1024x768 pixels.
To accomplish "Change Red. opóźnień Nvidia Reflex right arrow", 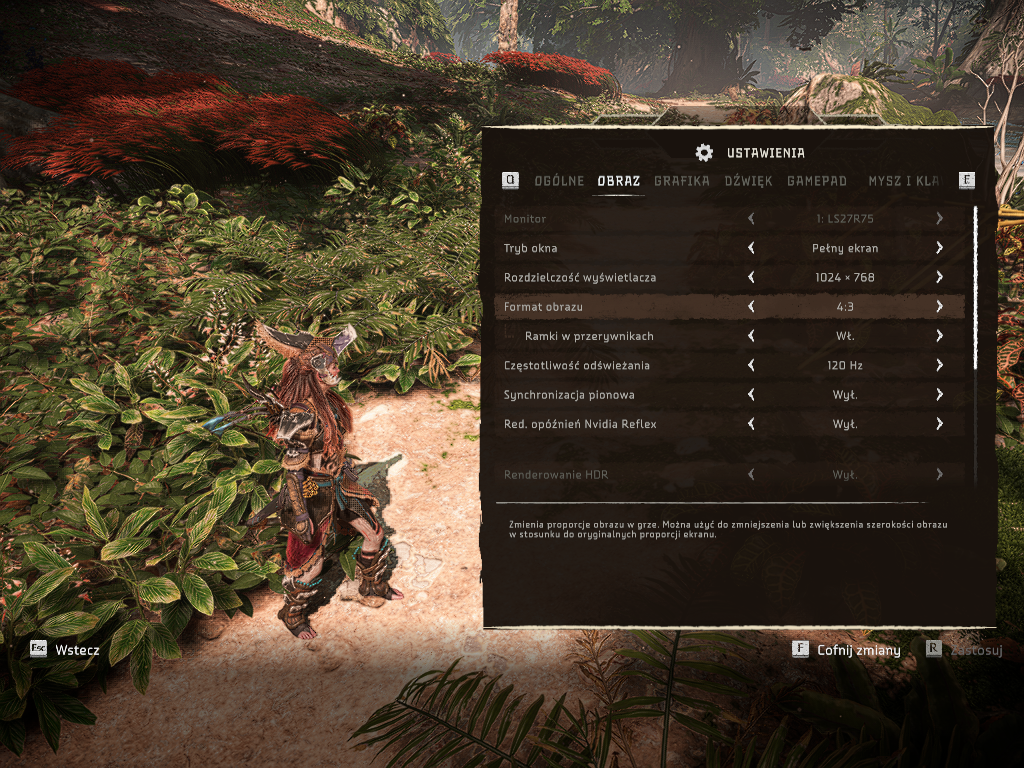I will [x=940, y=424].
